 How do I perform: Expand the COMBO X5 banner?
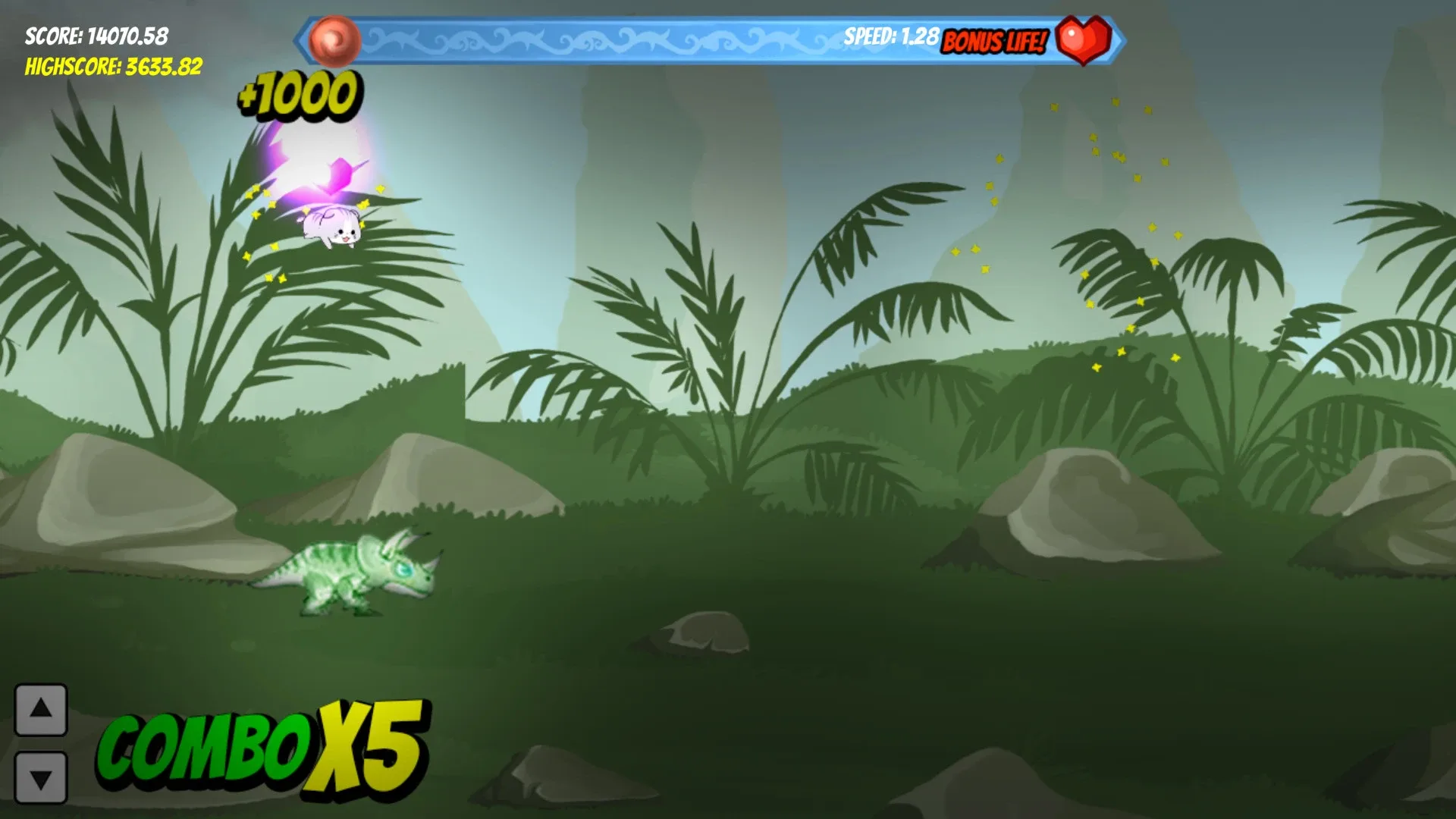265,747
